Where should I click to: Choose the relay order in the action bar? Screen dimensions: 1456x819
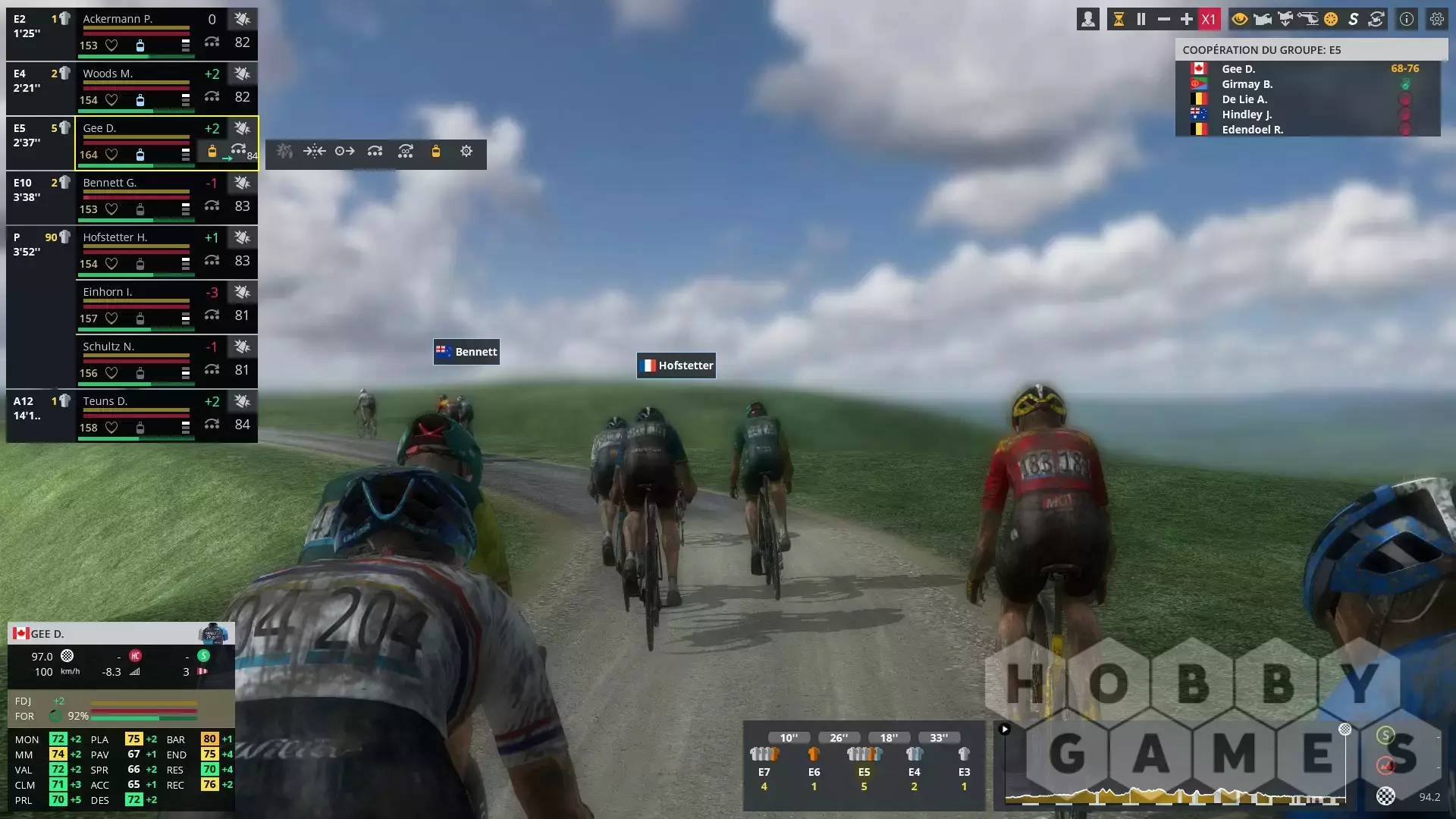(x=375, y=152)
